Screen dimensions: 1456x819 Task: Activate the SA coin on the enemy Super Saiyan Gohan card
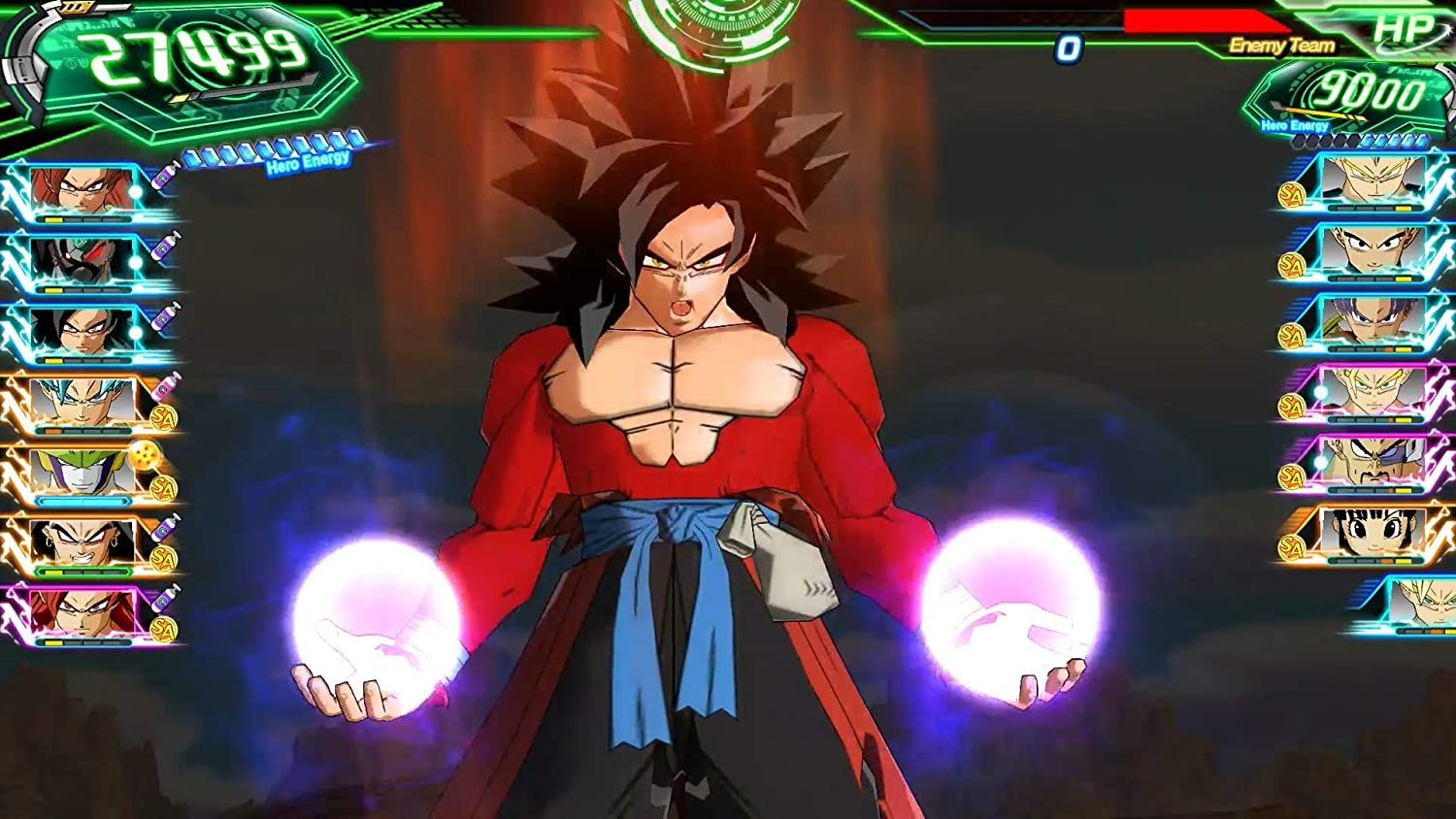(x=1290, y=405)
